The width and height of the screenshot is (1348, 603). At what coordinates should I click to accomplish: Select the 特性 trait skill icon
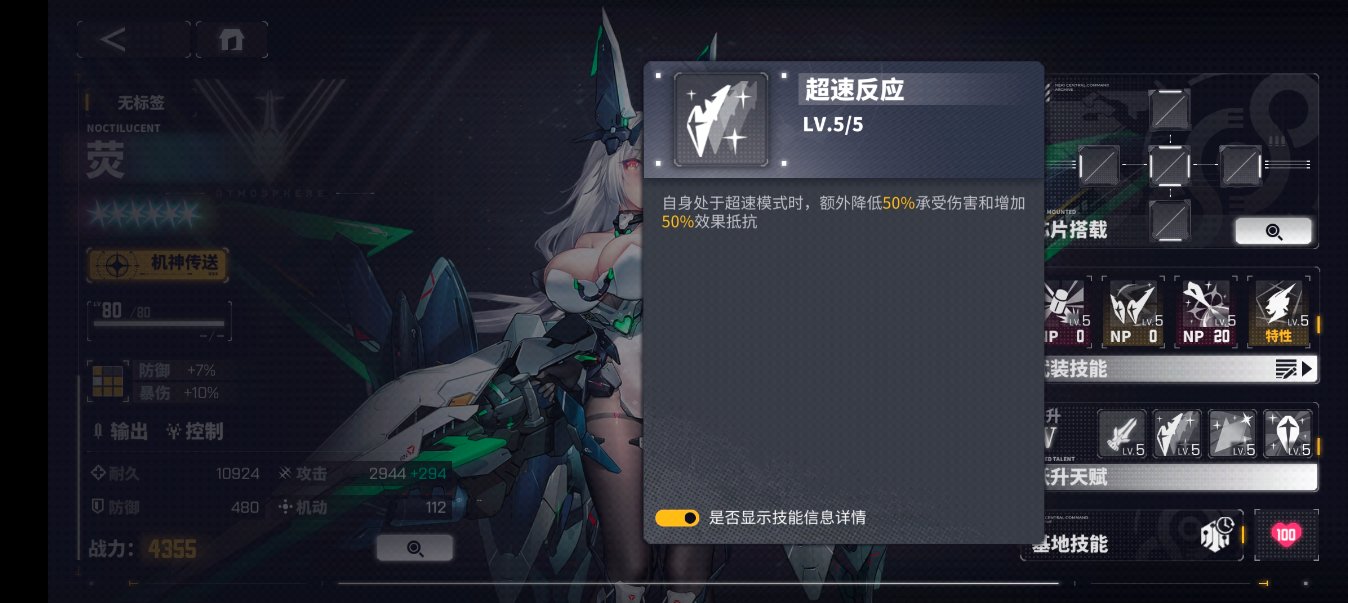1278,312
